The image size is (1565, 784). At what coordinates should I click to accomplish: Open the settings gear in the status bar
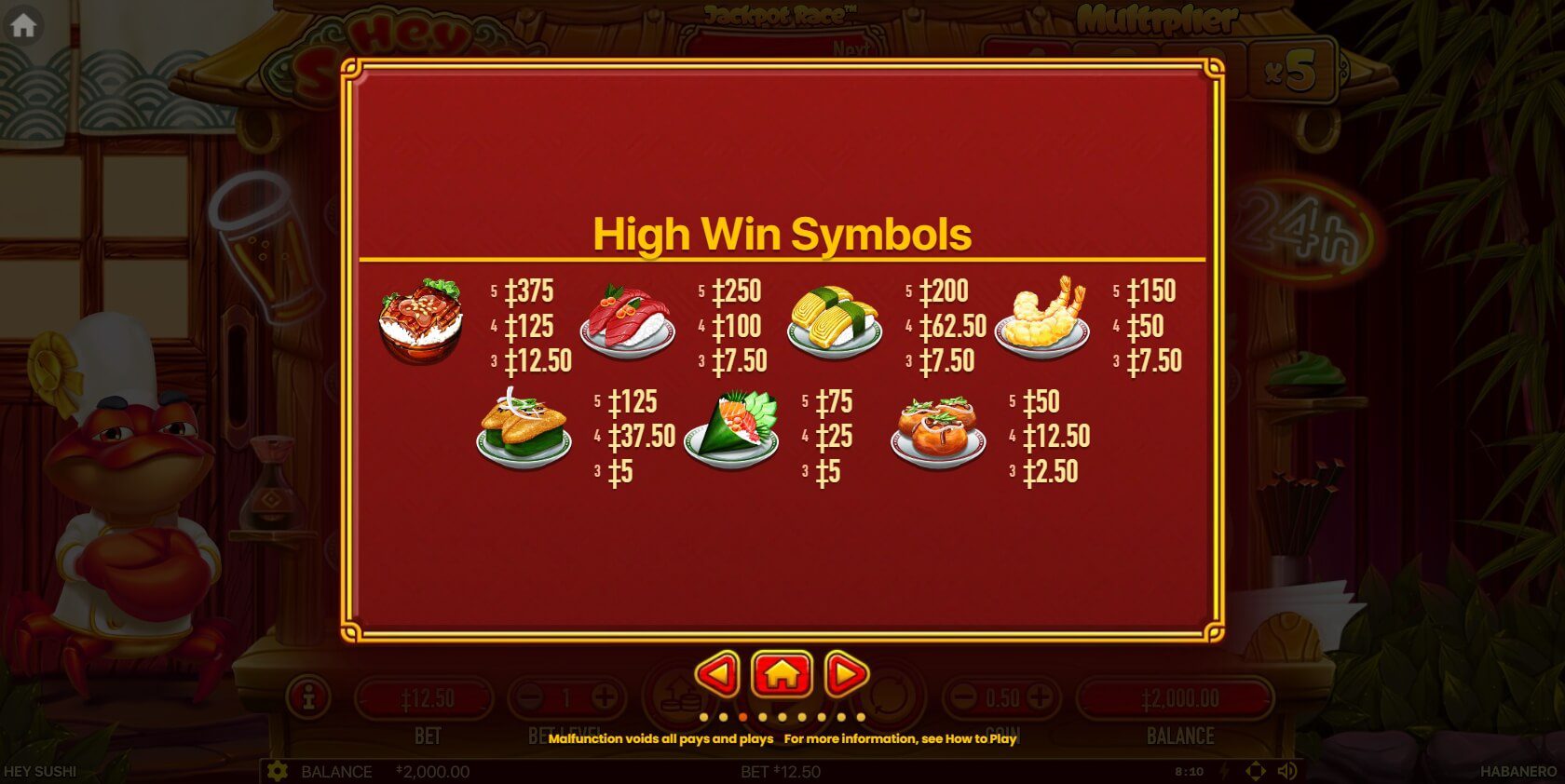[277, 771]
